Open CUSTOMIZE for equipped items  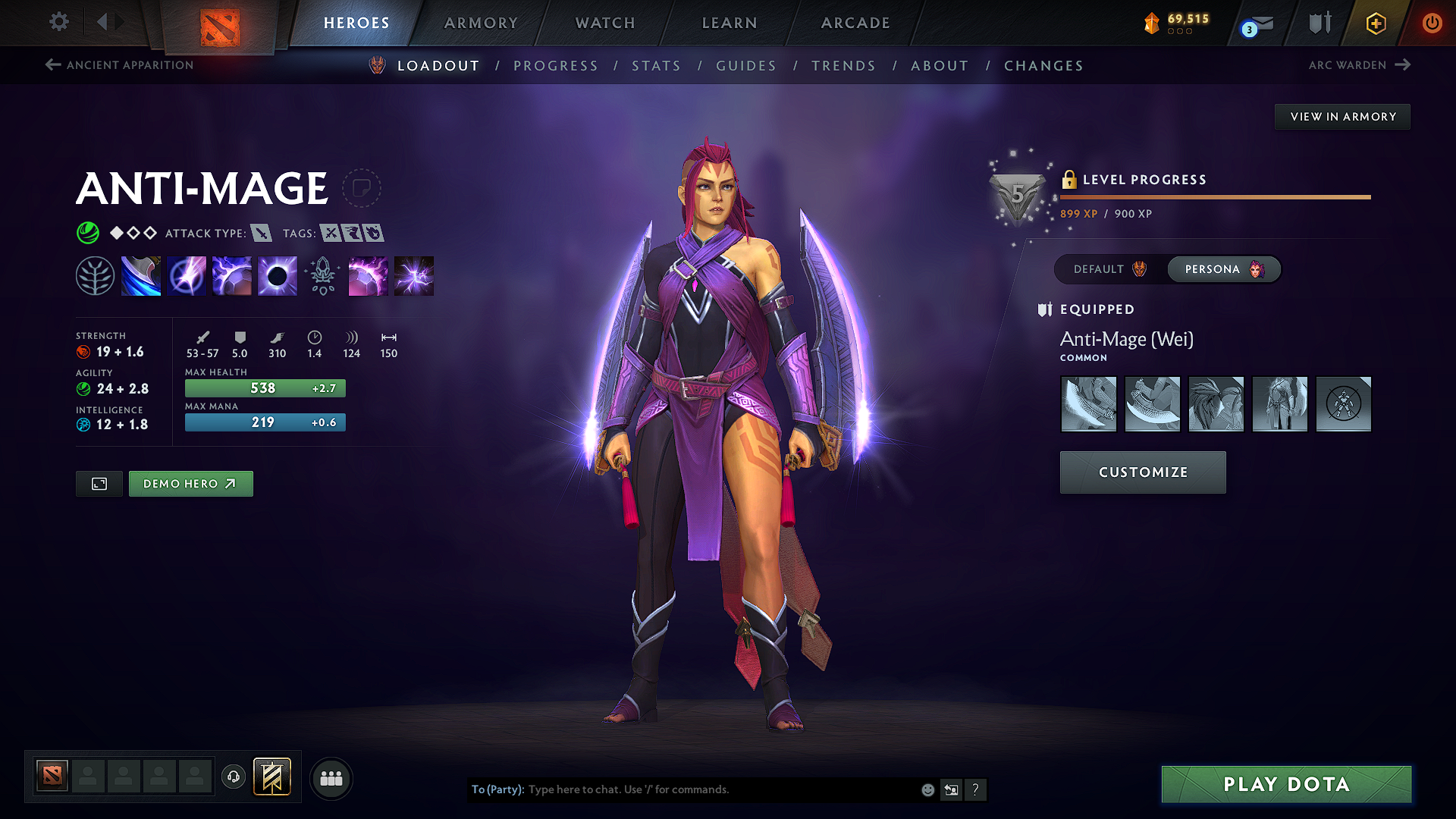click(x=1142, y=472)
